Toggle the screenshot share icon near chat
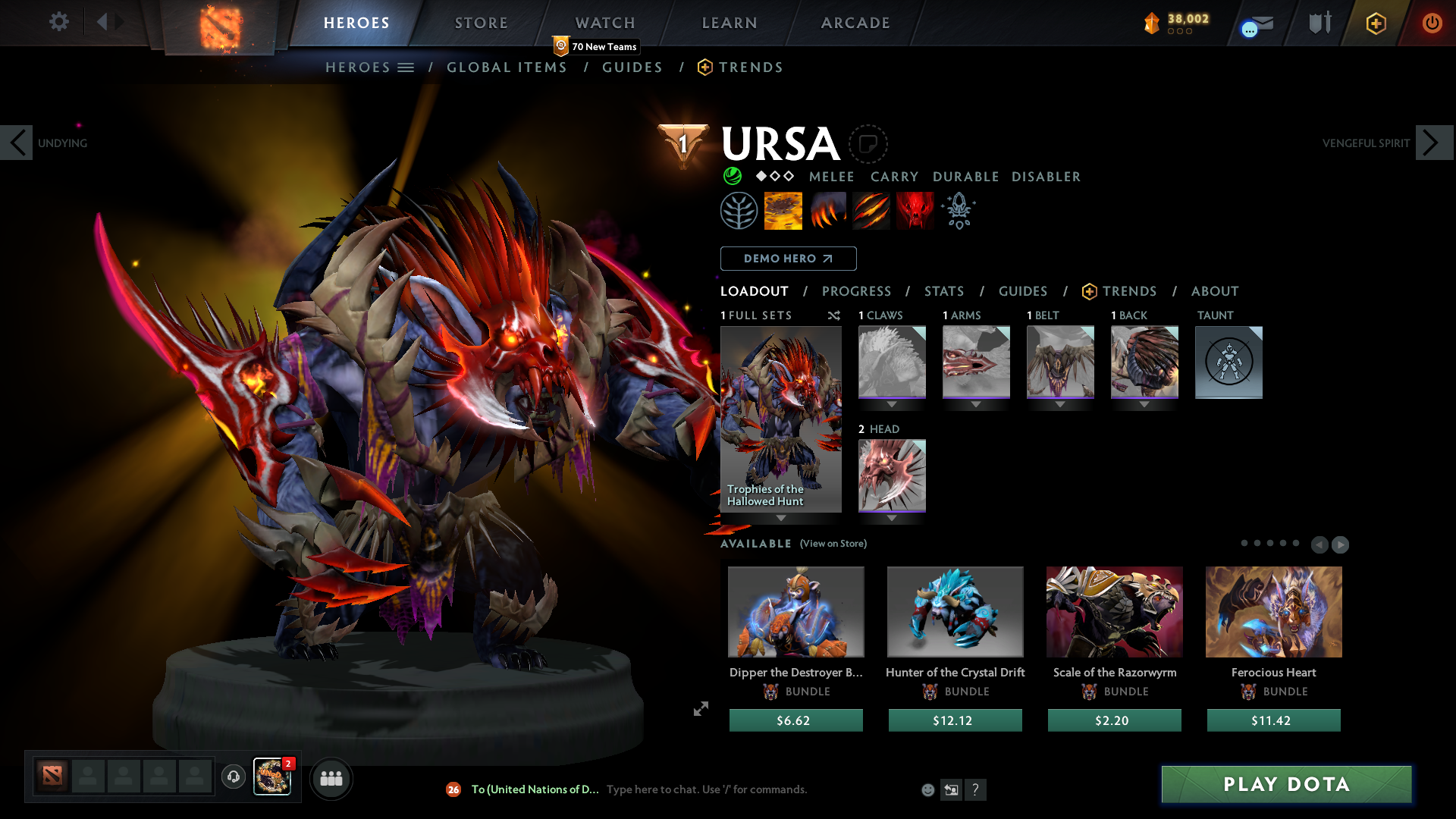 [x=951, y=789]
